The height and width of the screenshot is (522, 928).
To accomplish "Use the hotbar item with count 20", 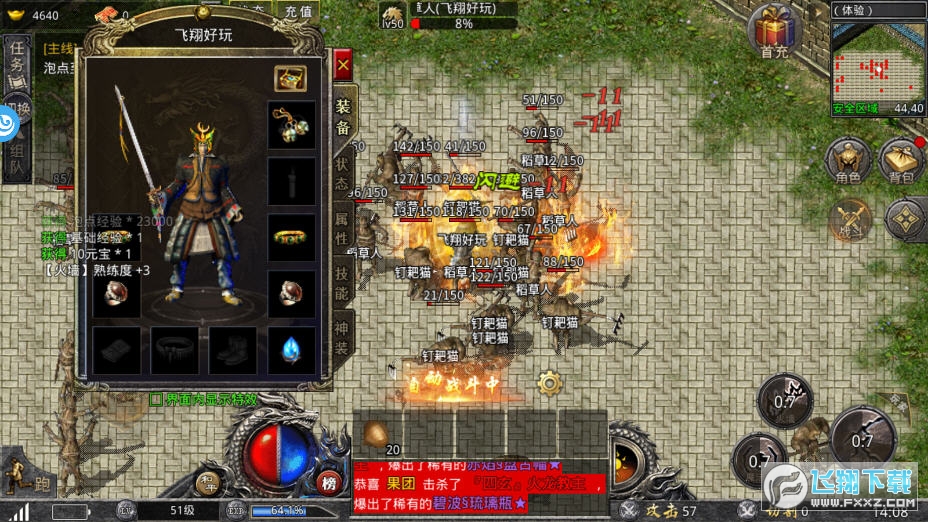I will pos(381,434).
